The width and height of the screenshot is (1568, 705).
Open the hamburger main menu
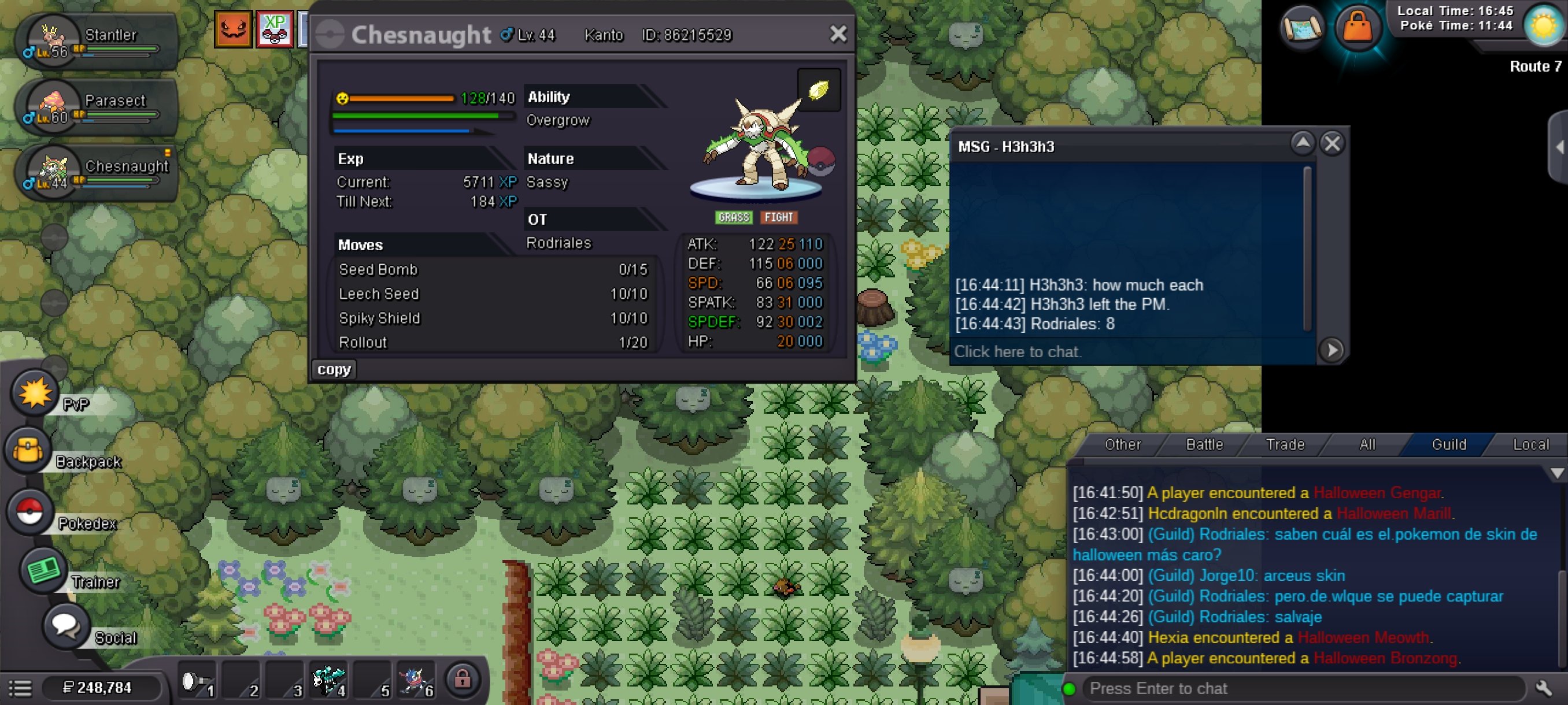tap(20, 688)
